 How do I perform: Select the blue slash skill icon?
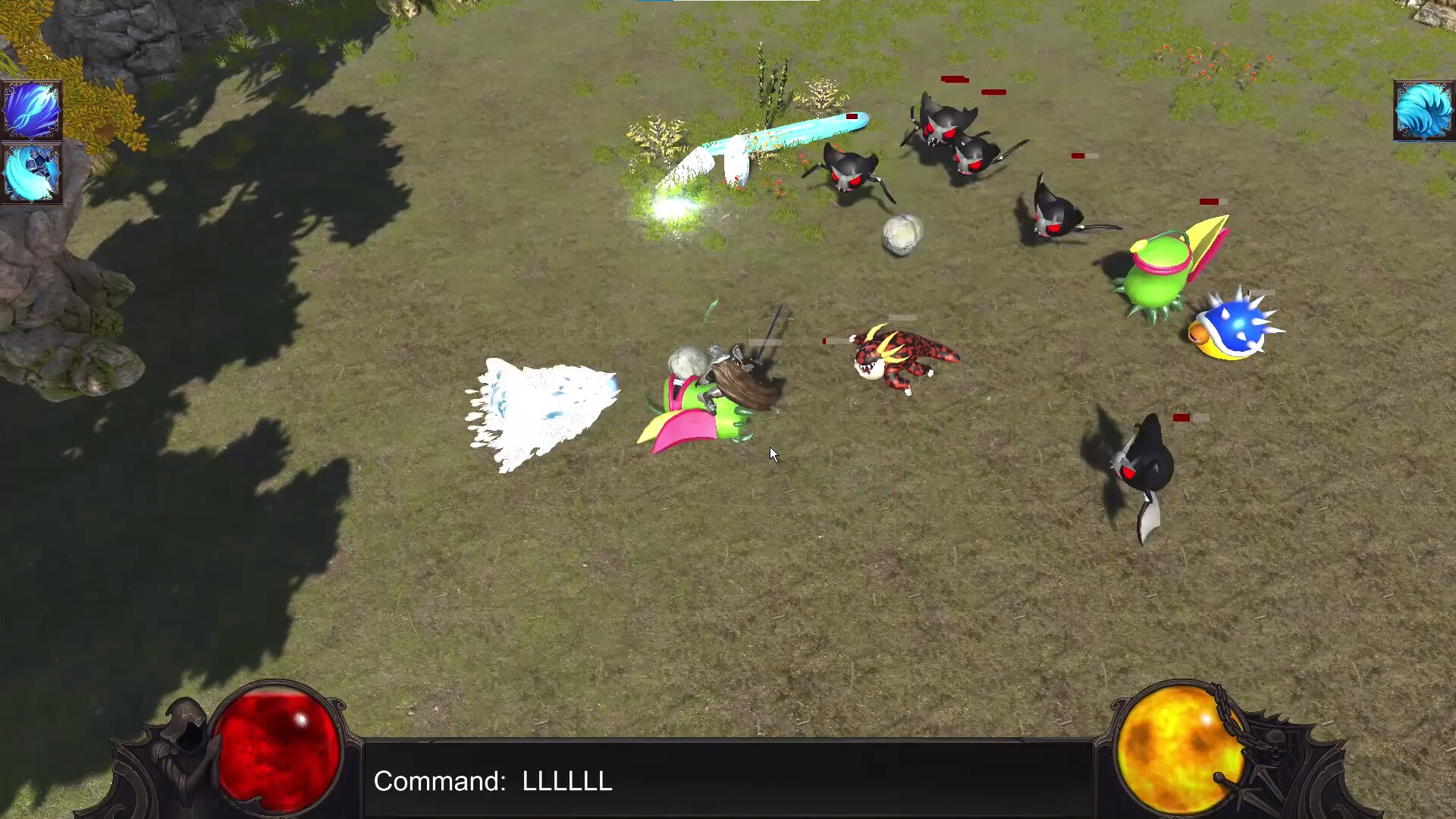click(32, 109)
